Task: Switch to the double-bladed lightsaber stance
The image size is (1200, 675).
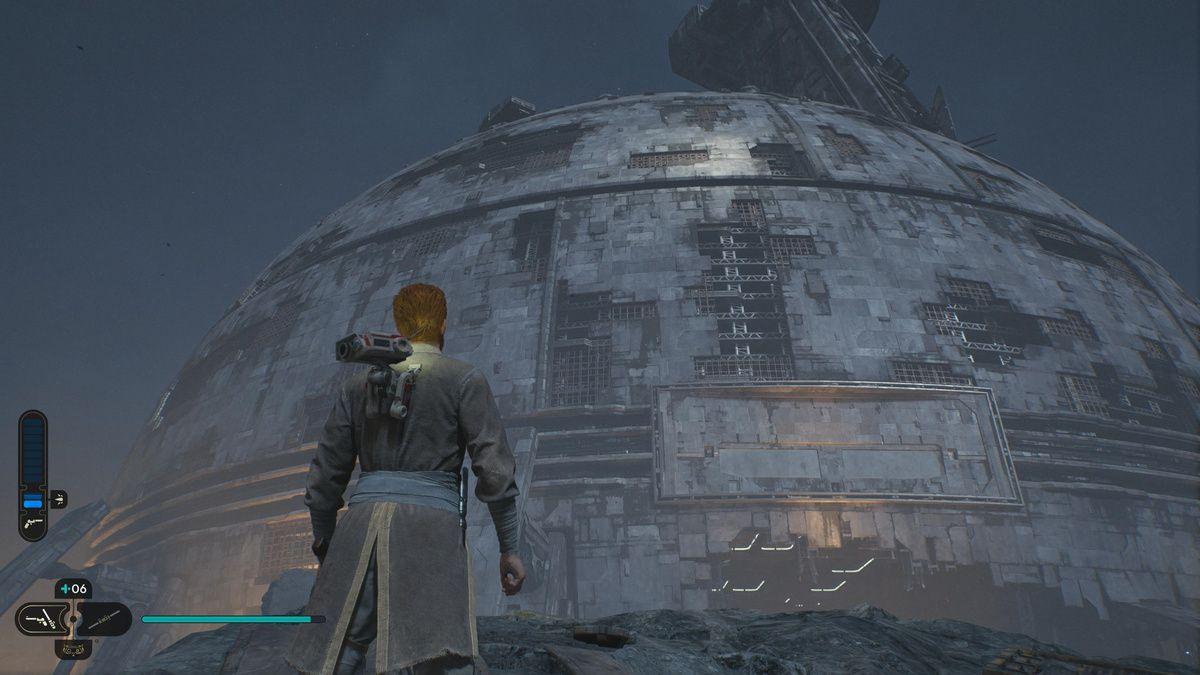Action: pos(104,620)
